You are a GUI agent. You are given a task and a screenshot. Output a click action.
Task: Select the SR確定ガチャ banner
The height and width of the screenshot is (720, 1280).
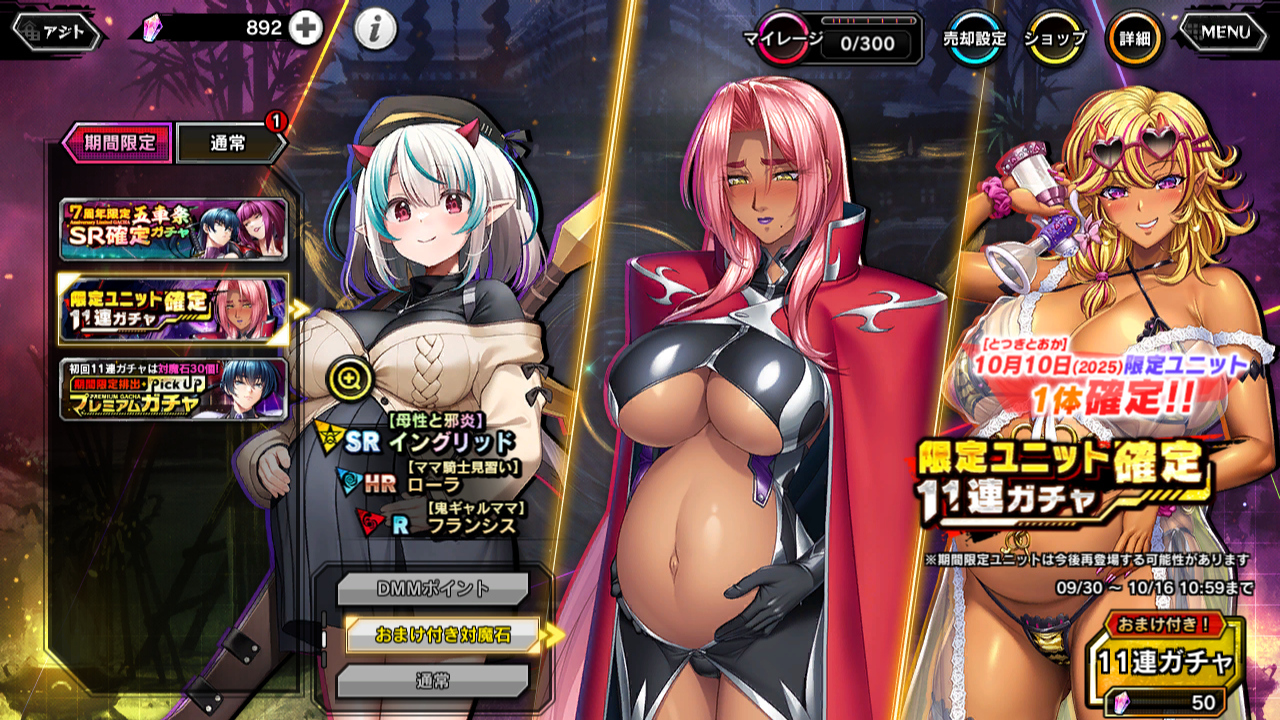click(173, 229)
